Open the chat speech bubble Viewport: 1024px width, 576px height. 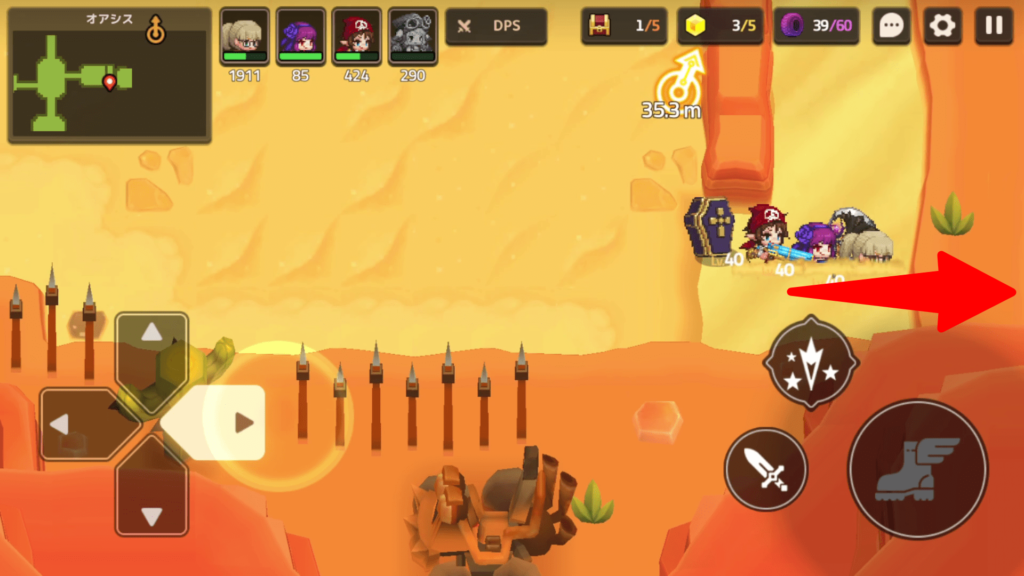890,27
